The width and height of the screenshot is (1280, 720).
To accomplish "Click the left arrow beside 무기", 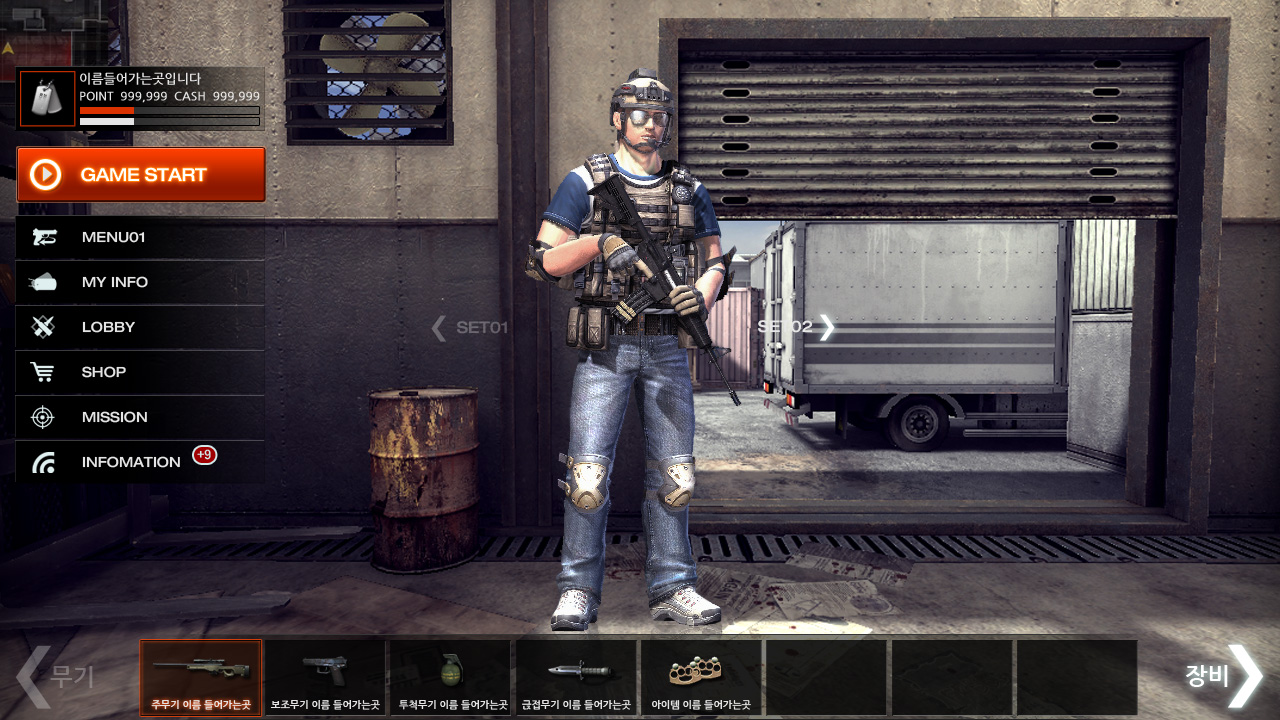I will 32,677.
